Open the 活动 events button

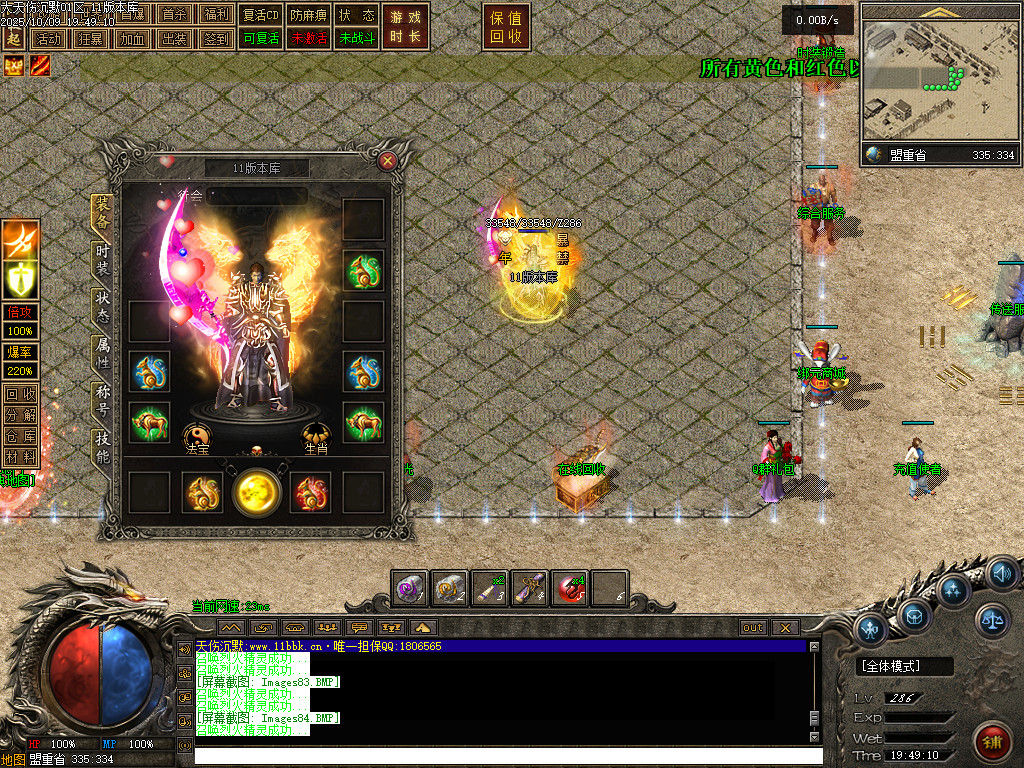[47, 39]
